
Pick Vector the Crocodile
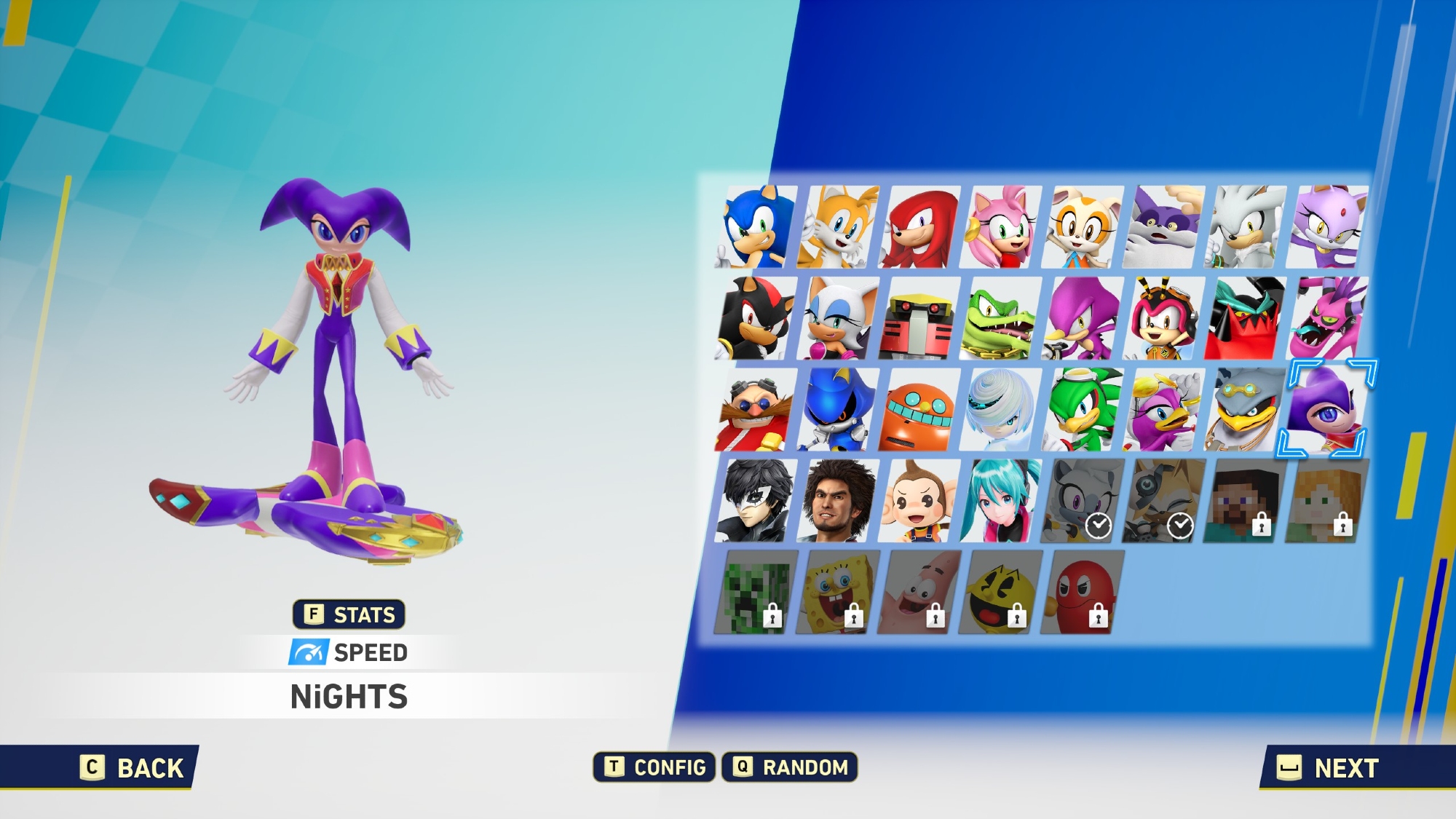(1000, 318)
